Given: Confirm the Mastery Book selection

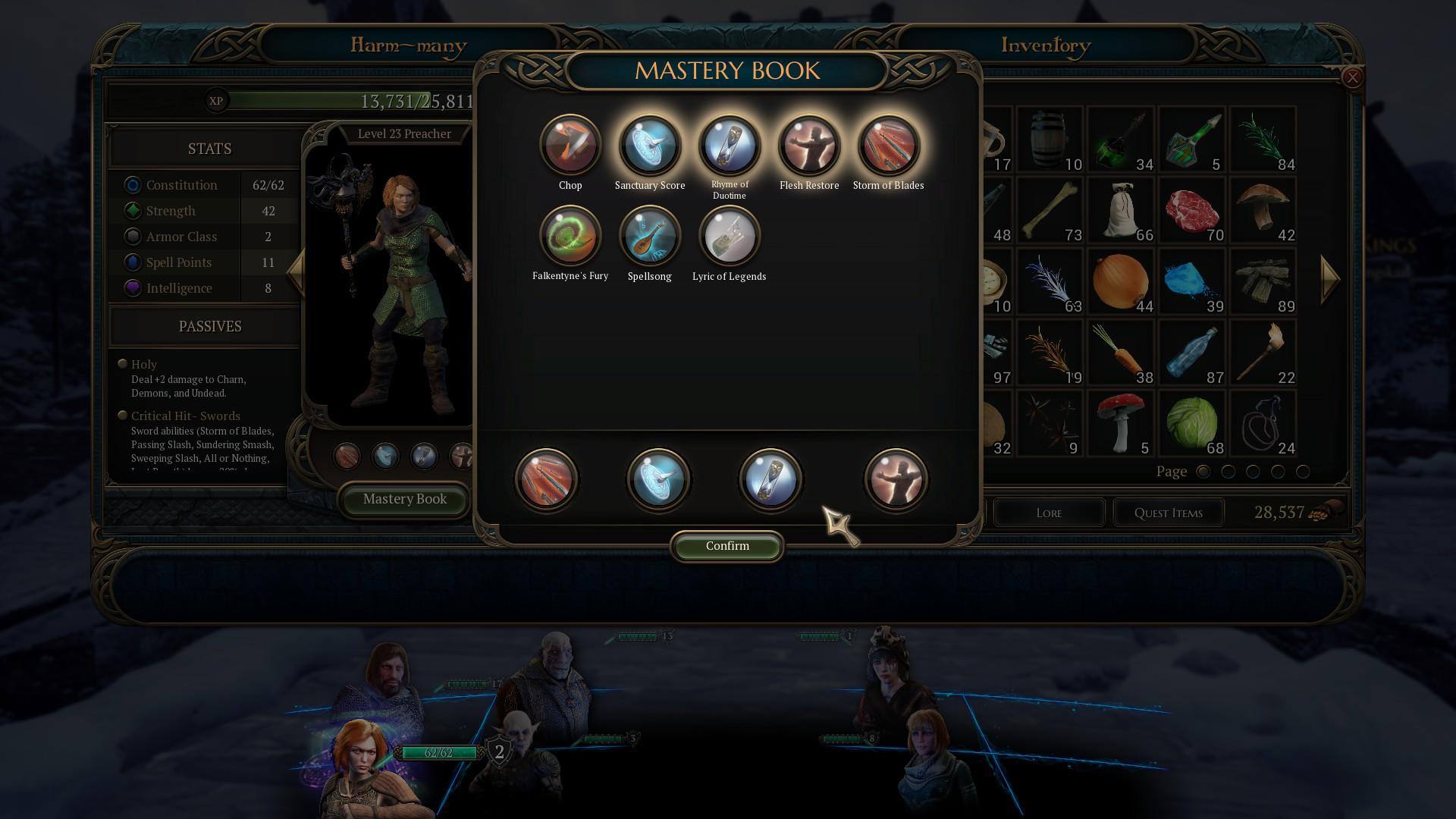Looking at the screenshot, I should pyautogui.click(x=726, y=546).
